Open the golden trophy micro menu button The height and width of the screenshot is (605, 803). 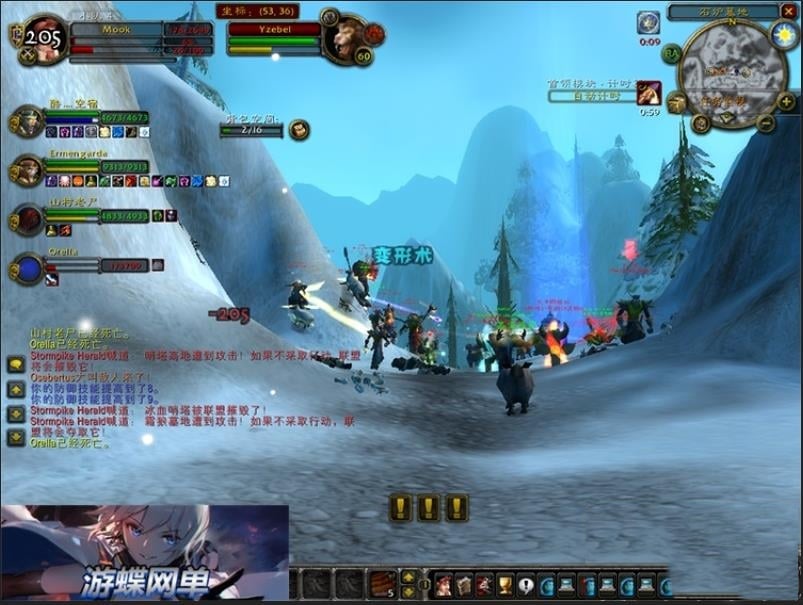click(x=505, y=585)
